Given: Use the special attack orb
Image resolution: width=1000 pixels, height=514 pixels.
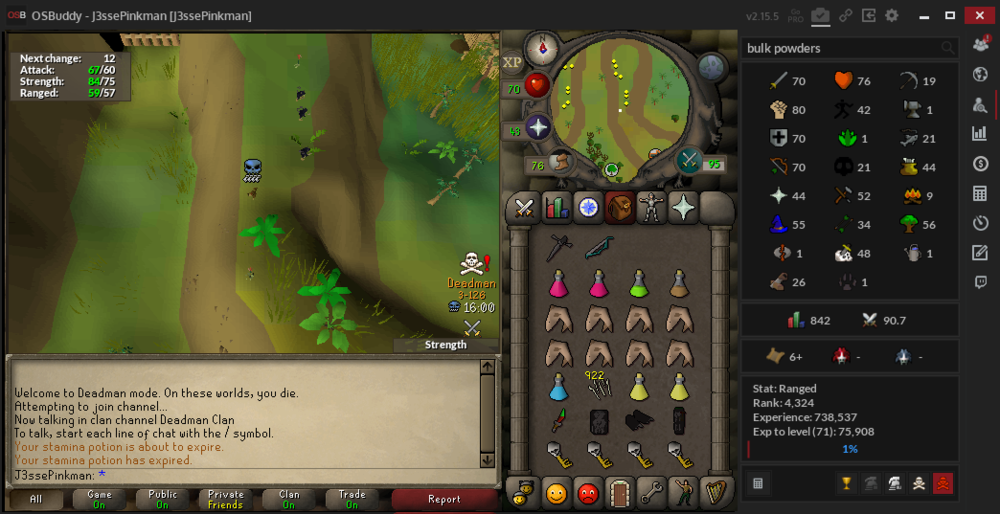Looking at the screenshot, I should click(x=689, y=159).
